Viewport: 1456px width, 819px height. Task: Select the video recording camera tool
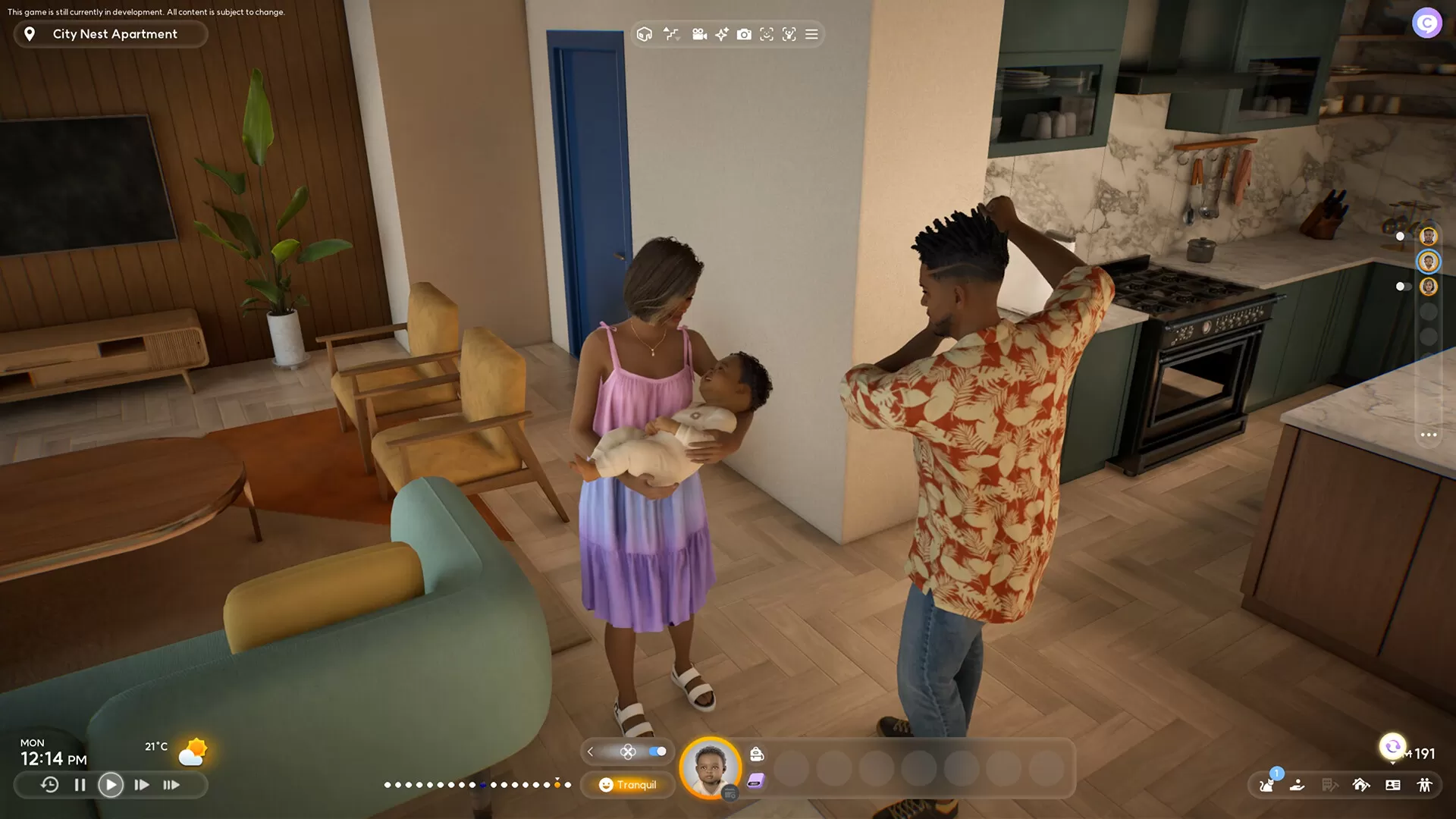pyautogui.click(x=699, y=34)
